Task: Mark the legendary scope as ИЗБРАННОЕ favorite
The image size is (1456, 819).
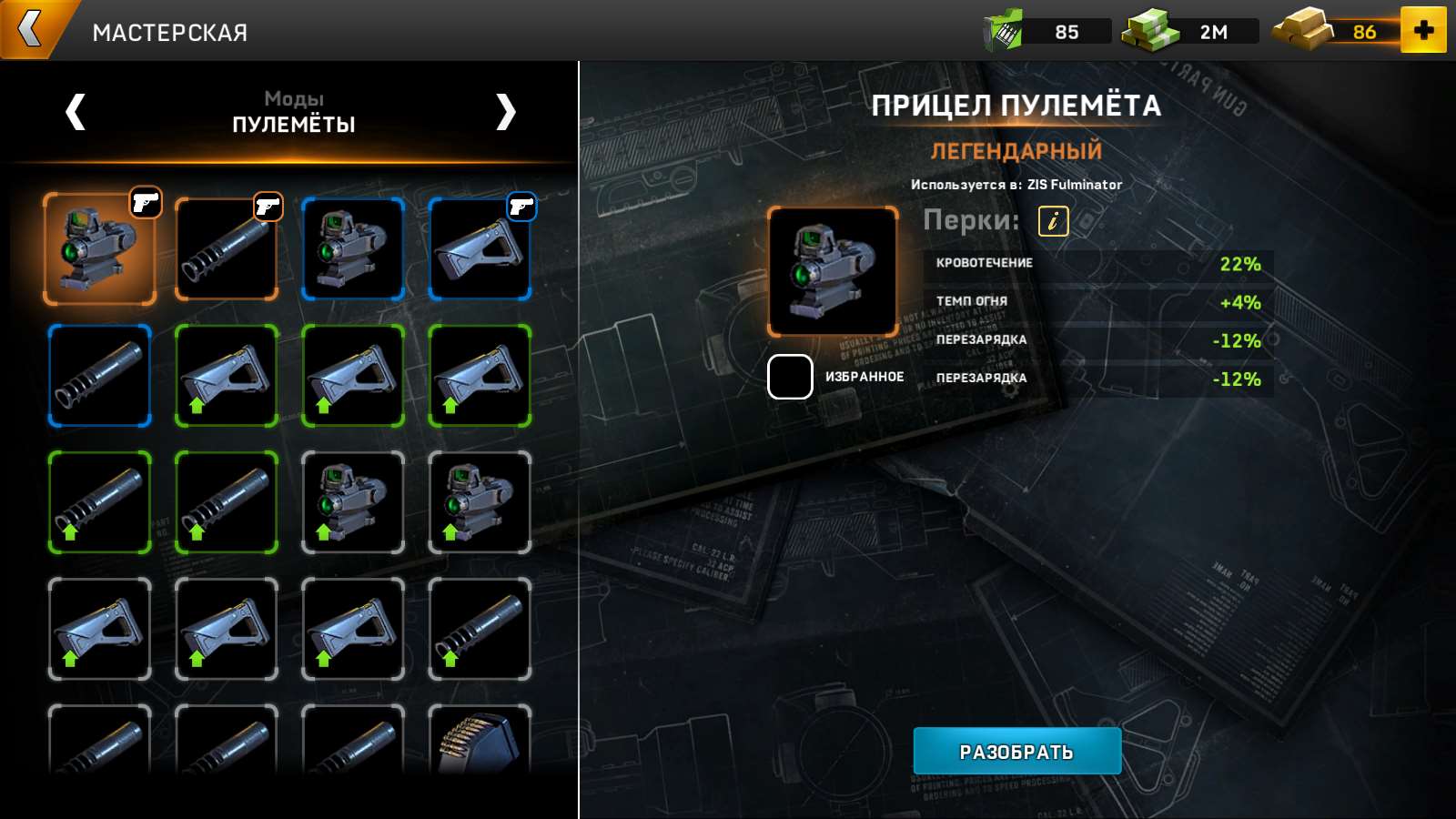Action: point(788,375)
